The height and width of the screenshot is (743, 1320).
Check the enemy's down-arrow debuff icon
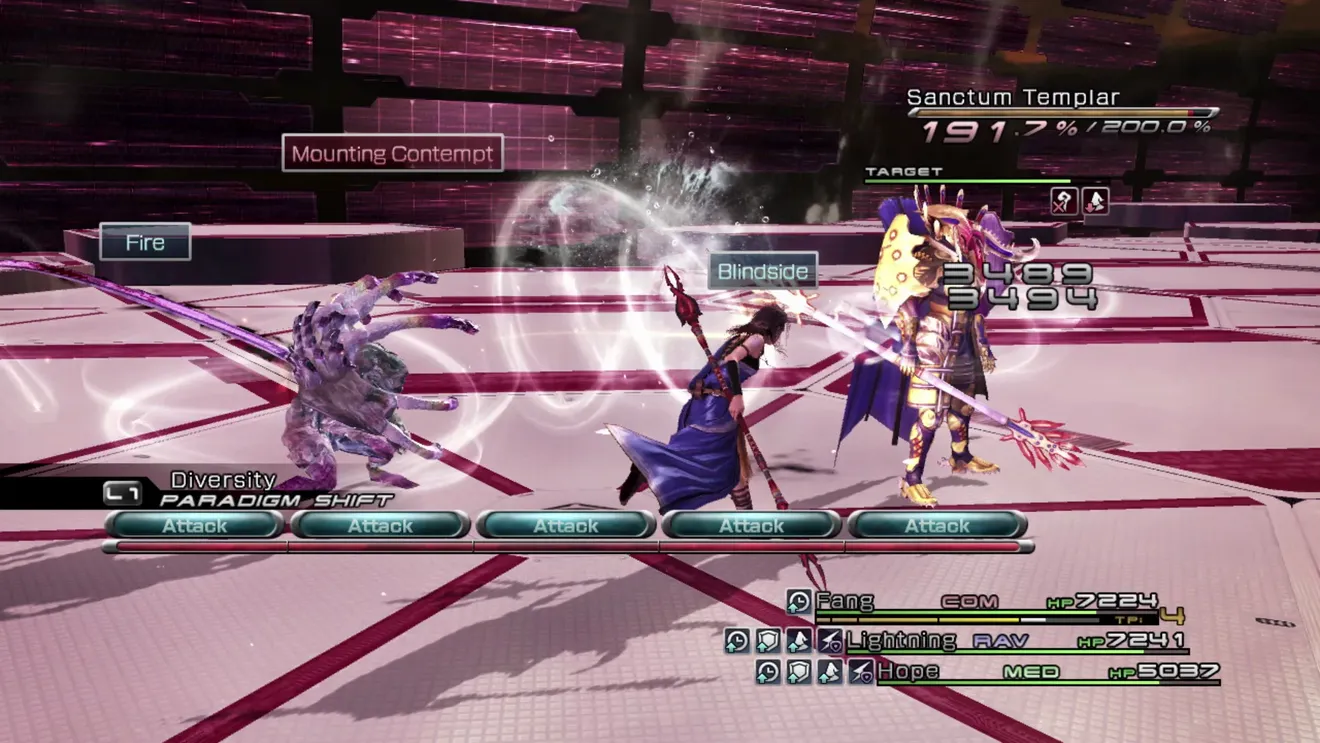(1095, 201)
